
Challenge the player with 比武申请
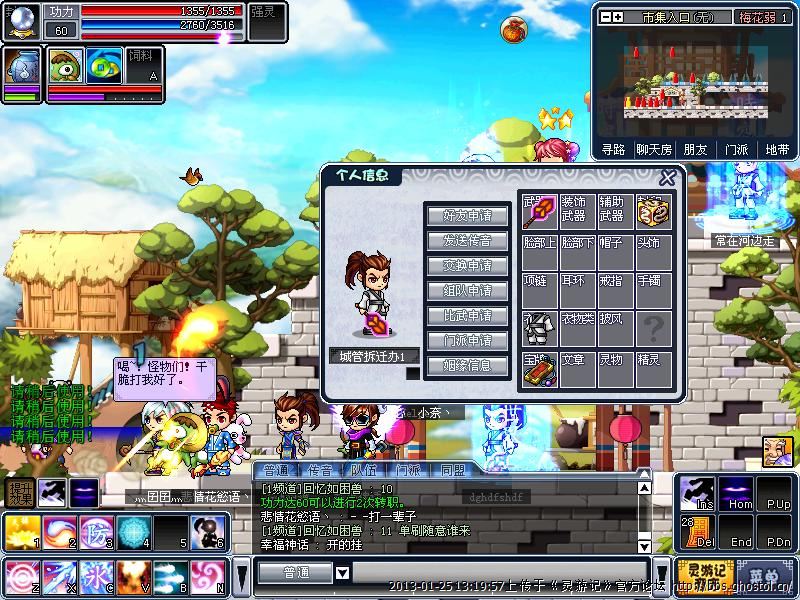click(467, 315)
